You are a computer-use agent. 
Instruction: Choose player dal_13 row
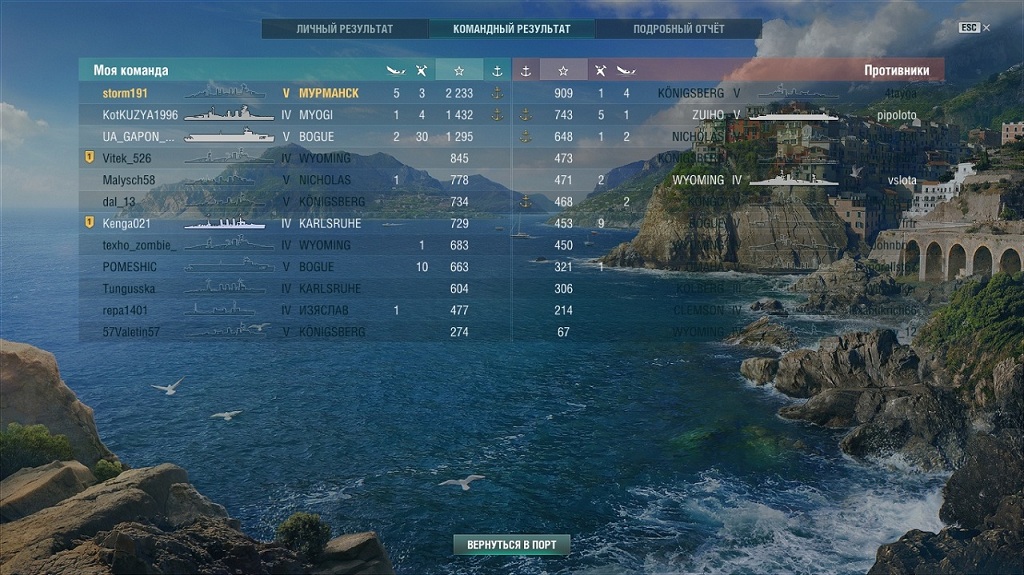(119, 202)
